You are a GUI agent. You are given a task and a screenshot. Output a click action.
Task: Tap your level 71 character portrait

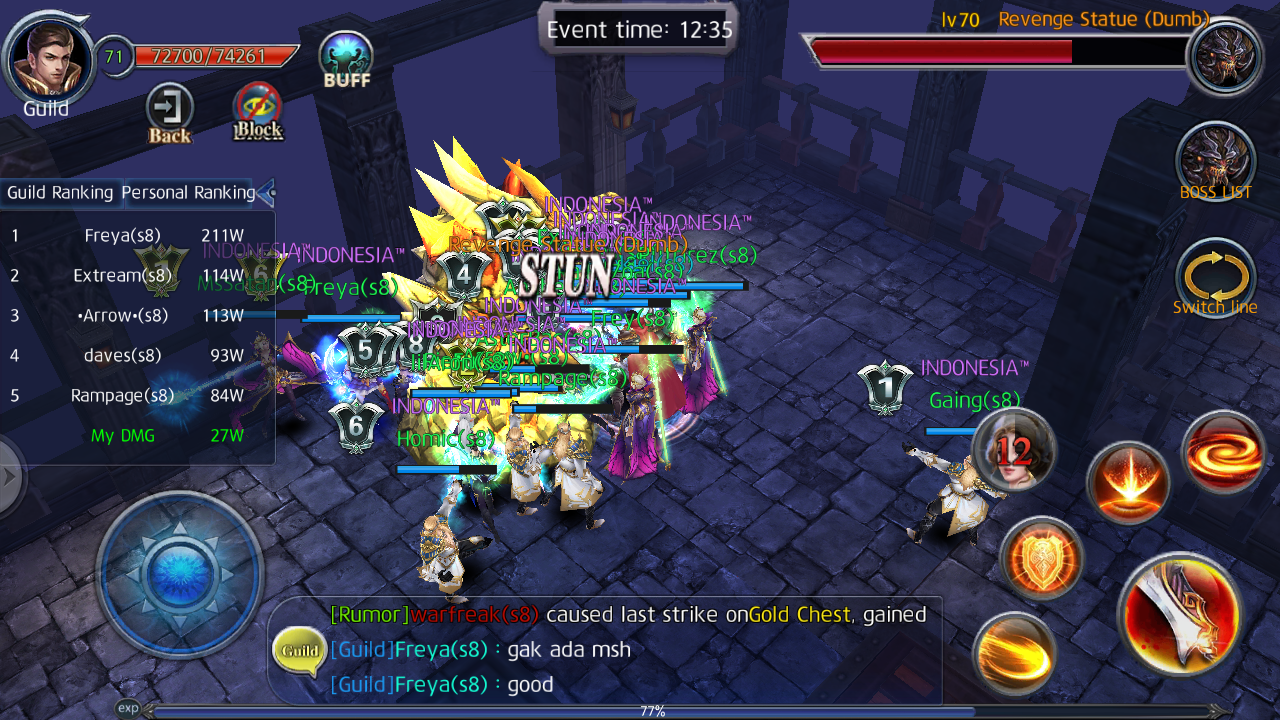pyautogui.click(x=50, y=60)
